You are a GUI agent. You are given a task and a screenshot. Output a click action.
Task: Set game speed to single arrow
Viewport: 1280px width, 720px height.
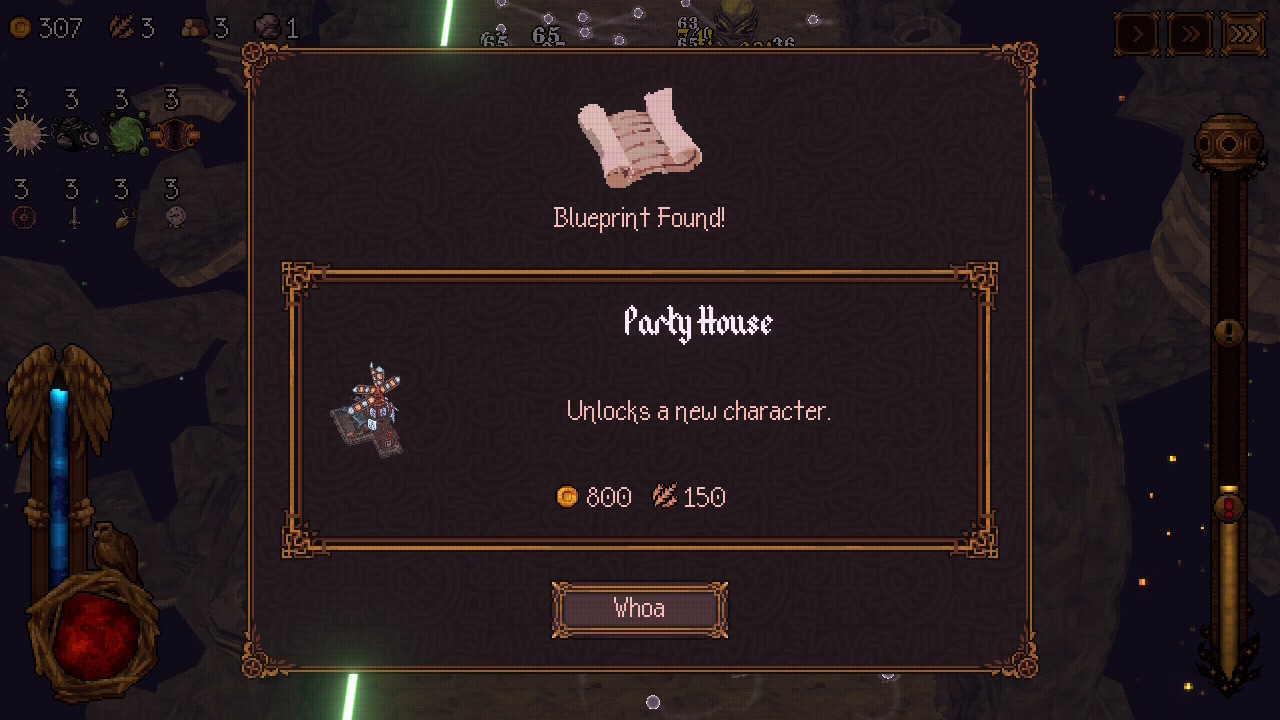(1137, 35)
